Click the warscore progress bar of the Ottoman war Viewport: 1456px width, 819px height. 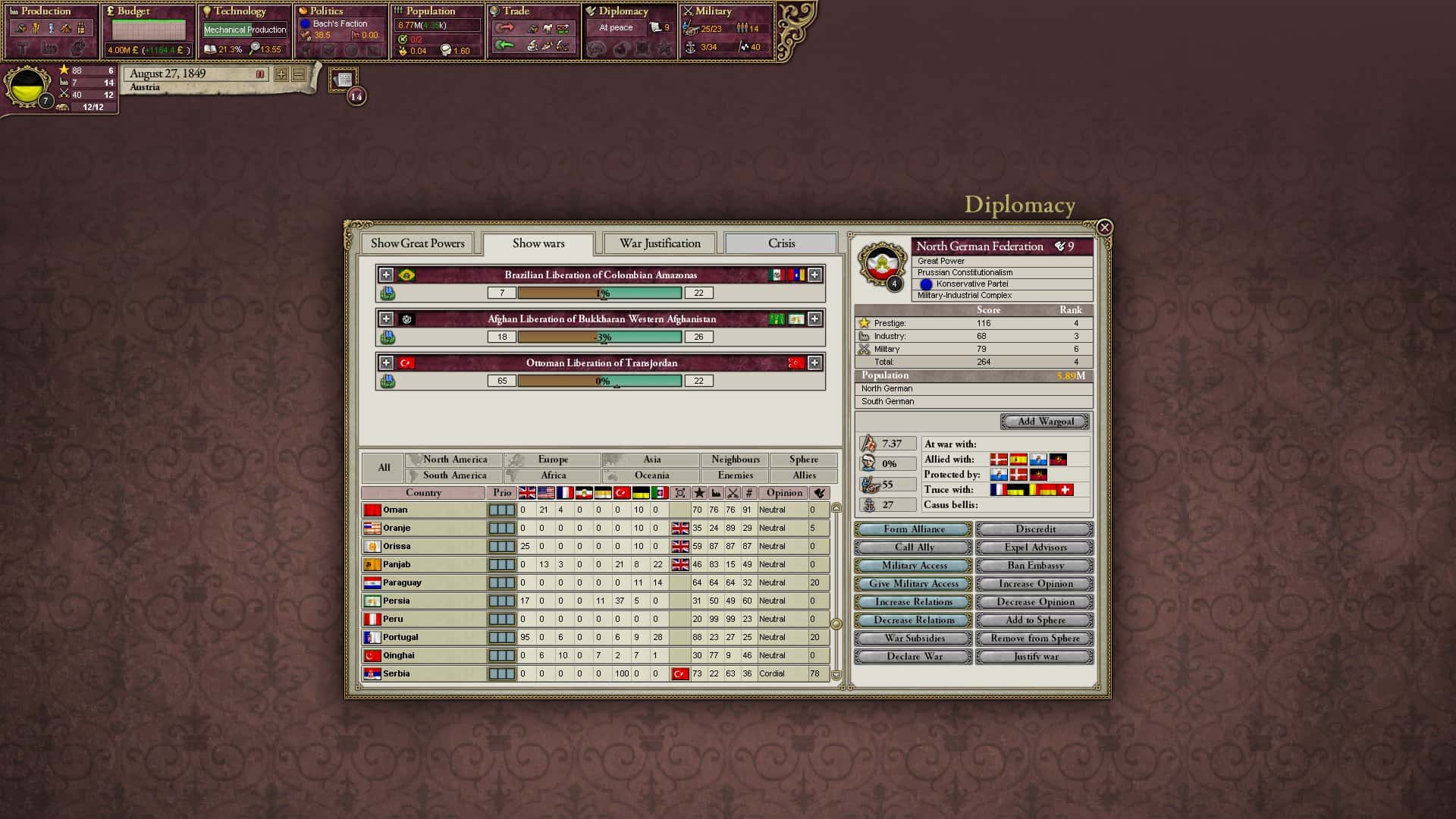click(601, 381)
